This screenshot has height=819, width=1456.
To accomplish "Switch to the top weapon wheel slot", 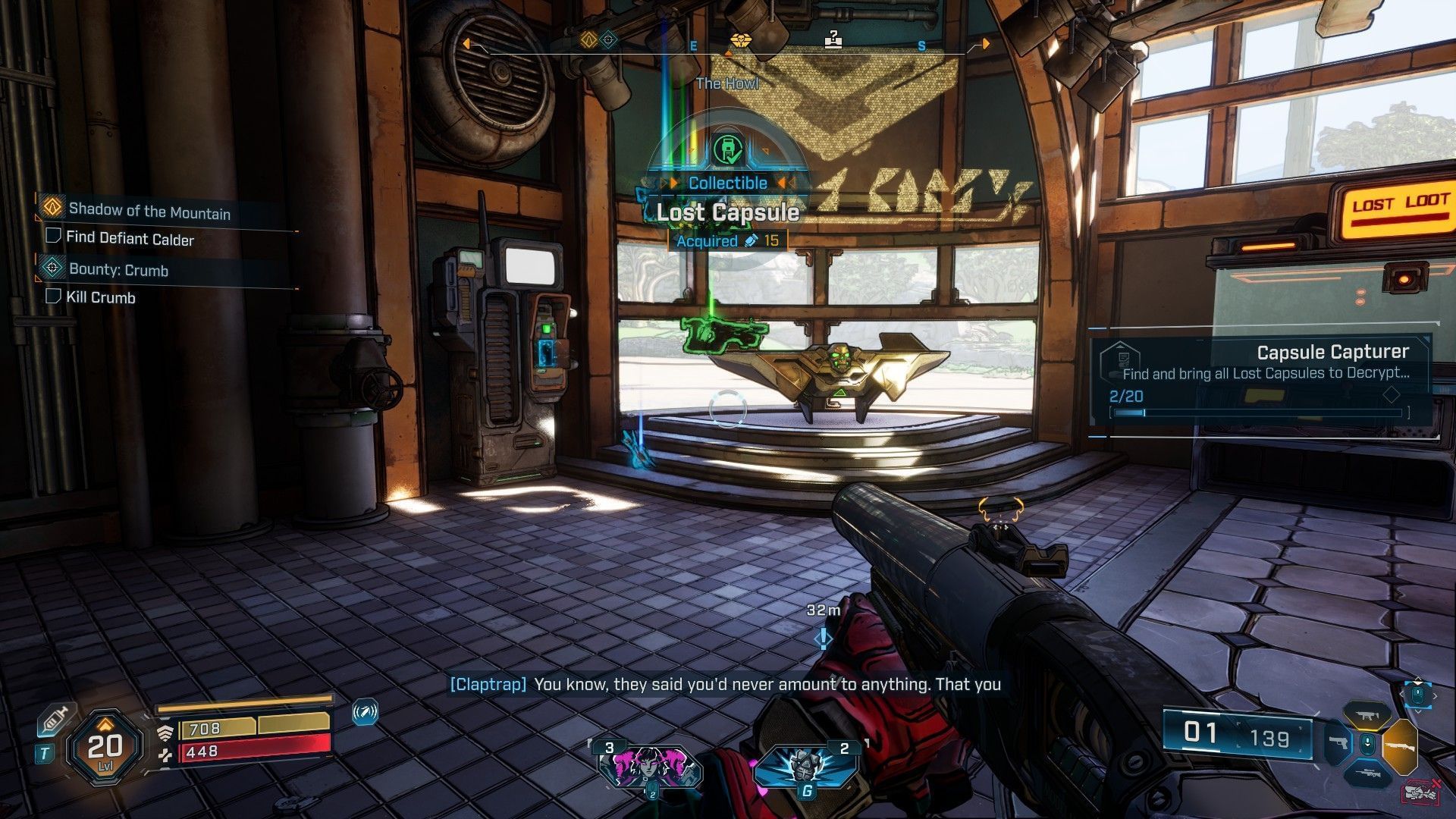I will pyautogui.click(x=1367, y=715).
